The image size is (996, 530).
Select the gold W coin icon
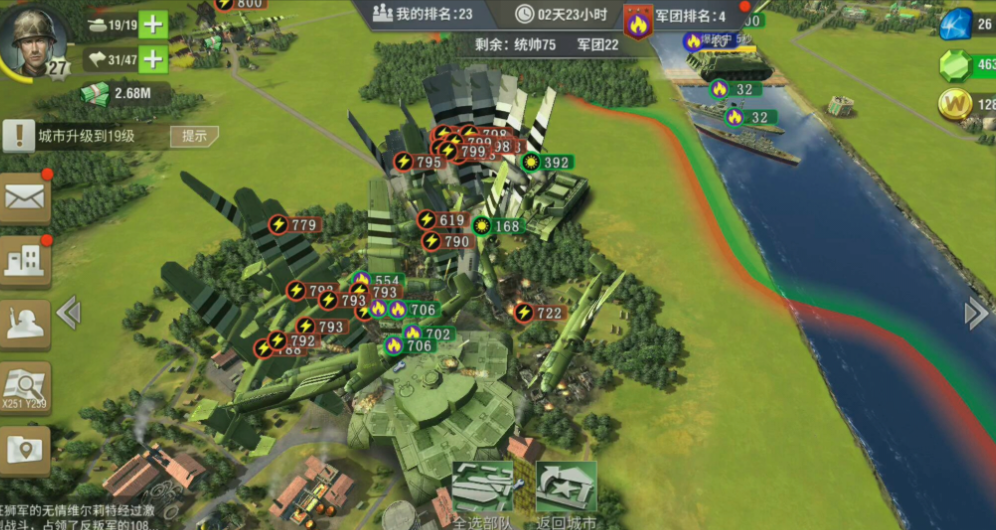coord(956,104)
